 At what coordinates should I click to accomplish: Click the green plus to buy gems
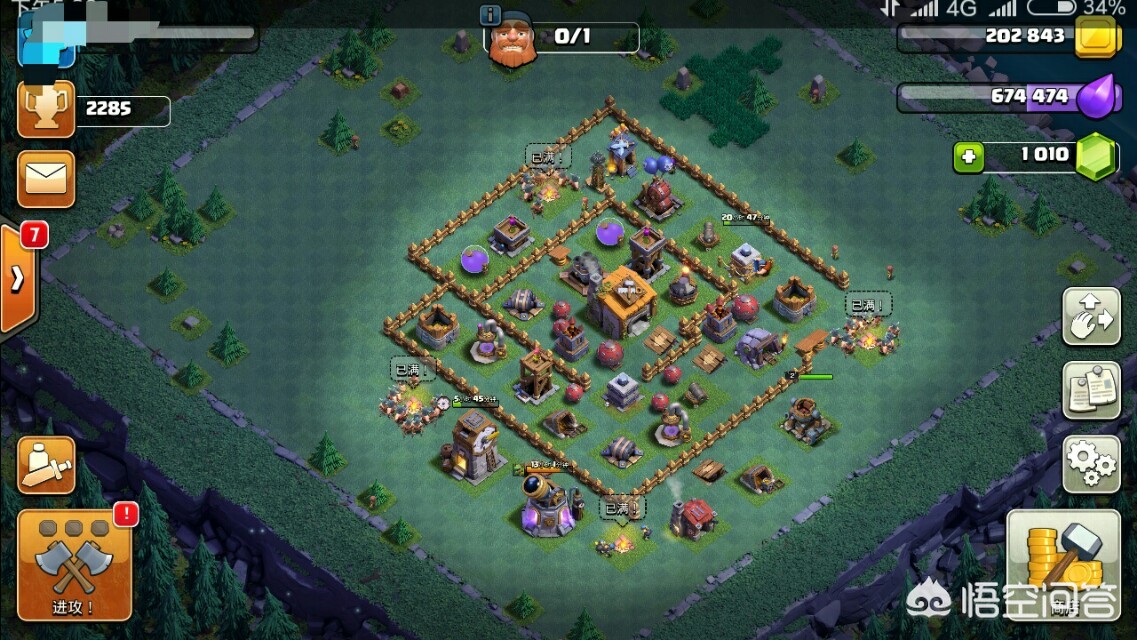coord(967,157)
